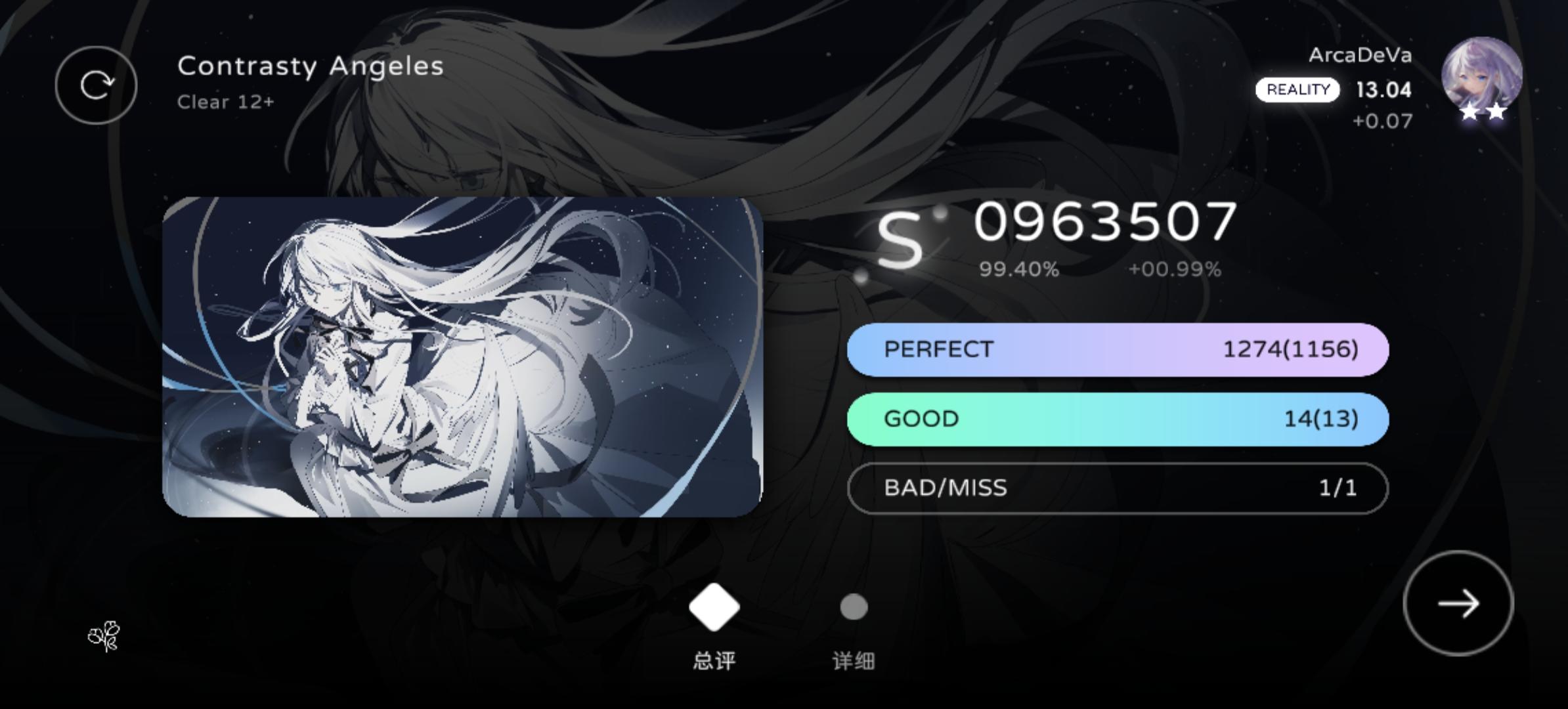Click the diamond icon for 总评 view
Image resolution: width=1568 pixels, height=709 pixels.
click(712, 607)
